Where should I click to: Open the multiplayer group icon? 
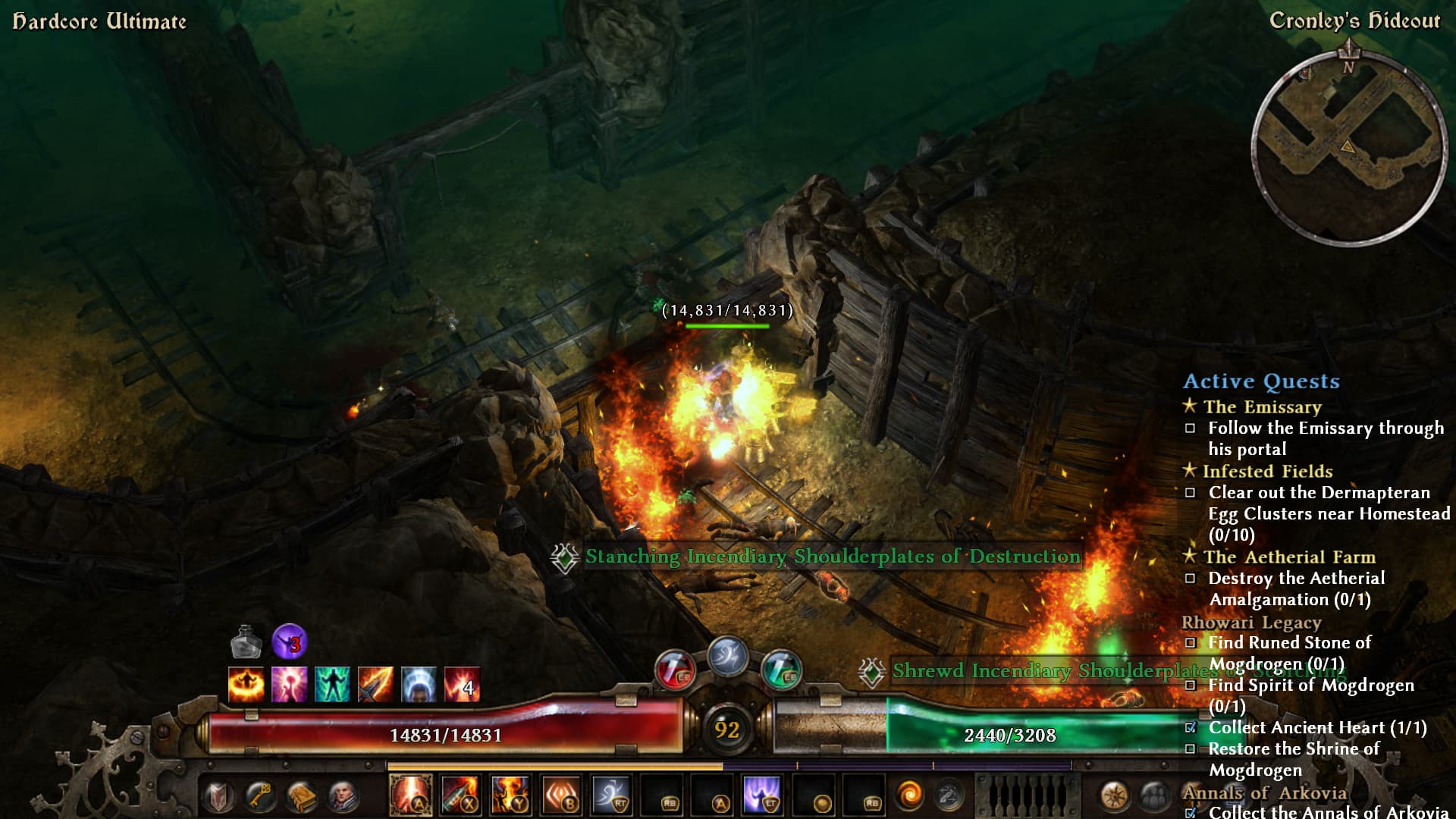tap(1153, 796)
